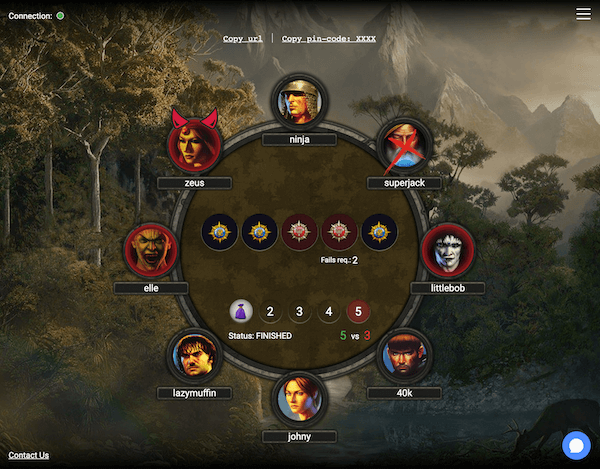The width and height of the screenshot is (600, 469).
Task: Choose johny's portrait
Action: coord(299,398)
